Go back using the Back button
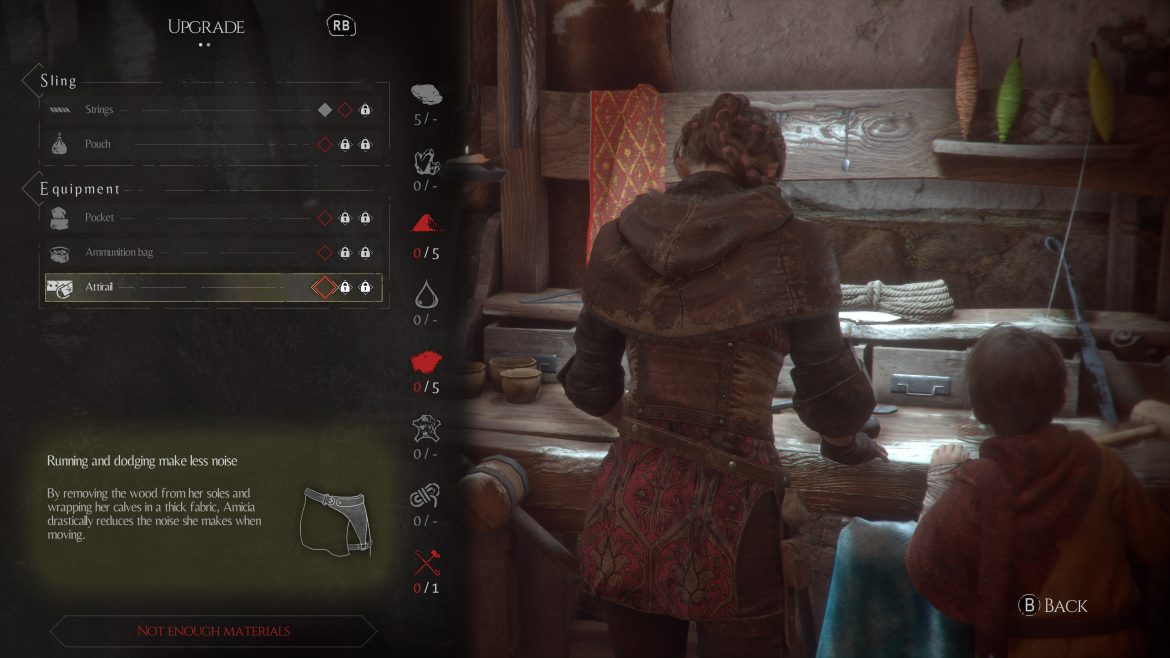This screenshot has width=1170, height=658. pyautogui.click(x=1053, y=605)
